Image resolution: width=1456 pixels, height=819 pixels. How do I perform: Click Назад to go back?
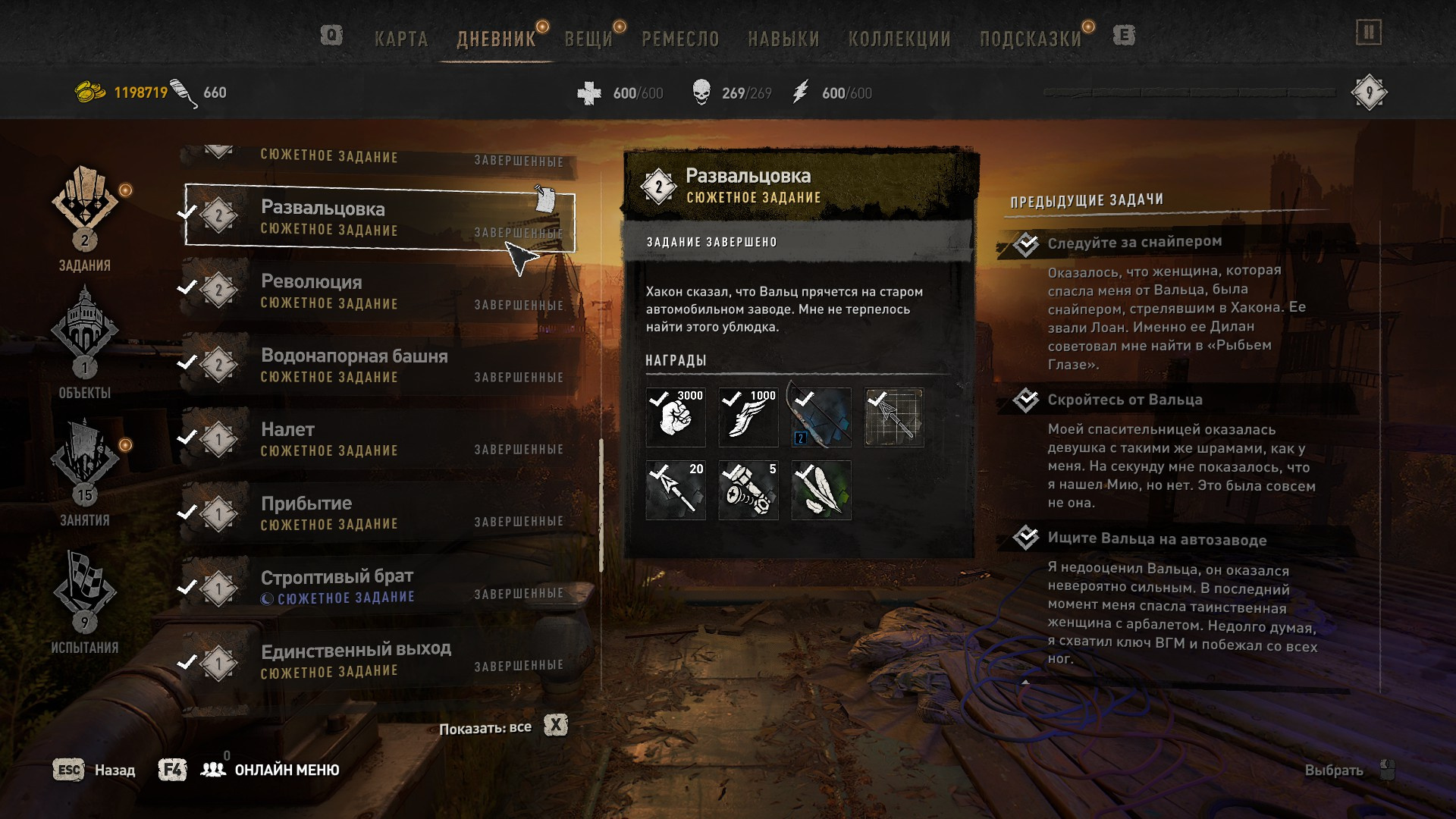95,770
